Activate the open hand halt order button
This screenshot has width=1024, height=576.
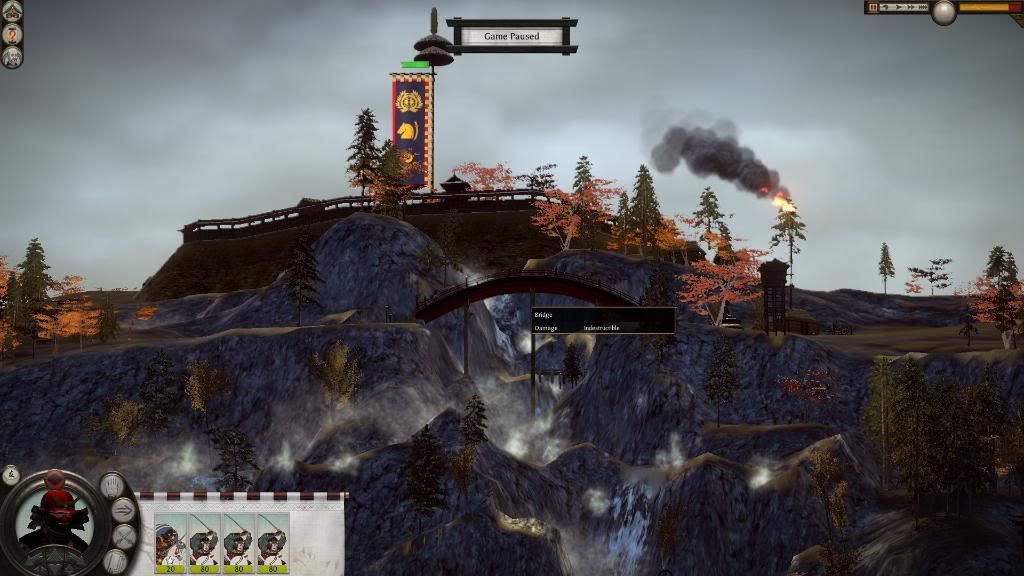(x=114, y=486)
